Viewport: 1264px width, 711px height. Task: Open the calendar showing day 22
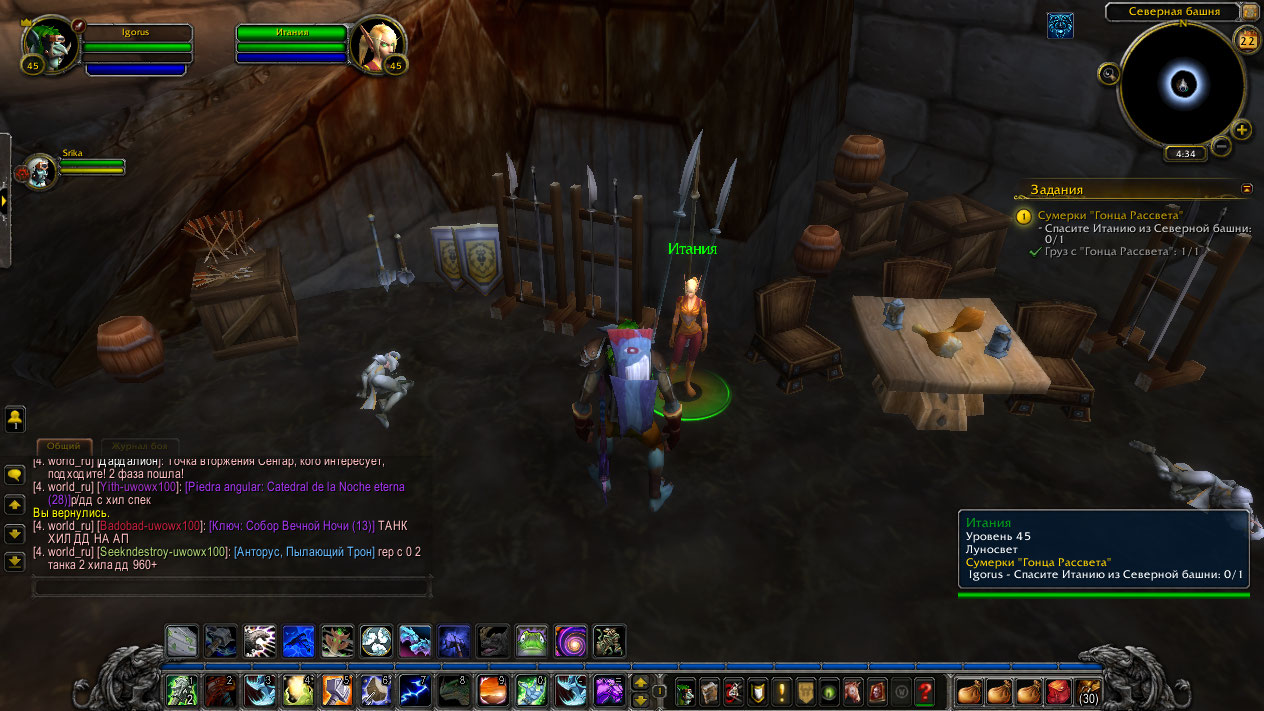(1247, 40)
